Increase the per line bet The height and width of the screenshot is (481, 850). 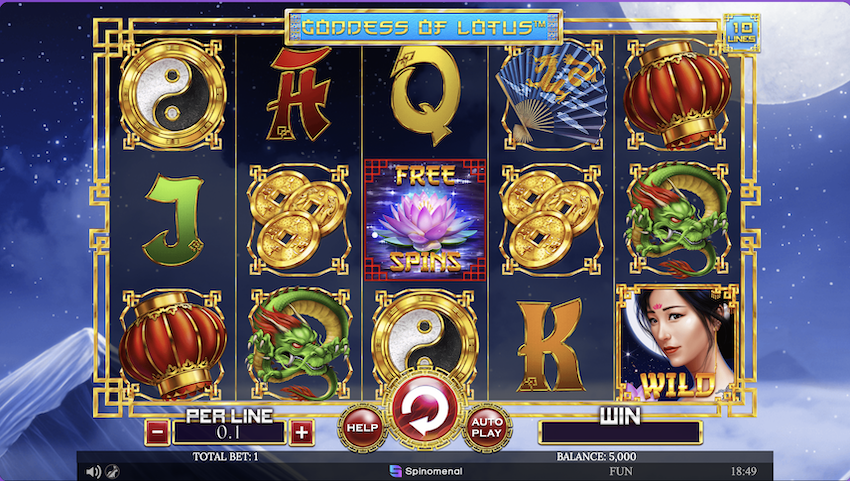(x=302, y=433)
